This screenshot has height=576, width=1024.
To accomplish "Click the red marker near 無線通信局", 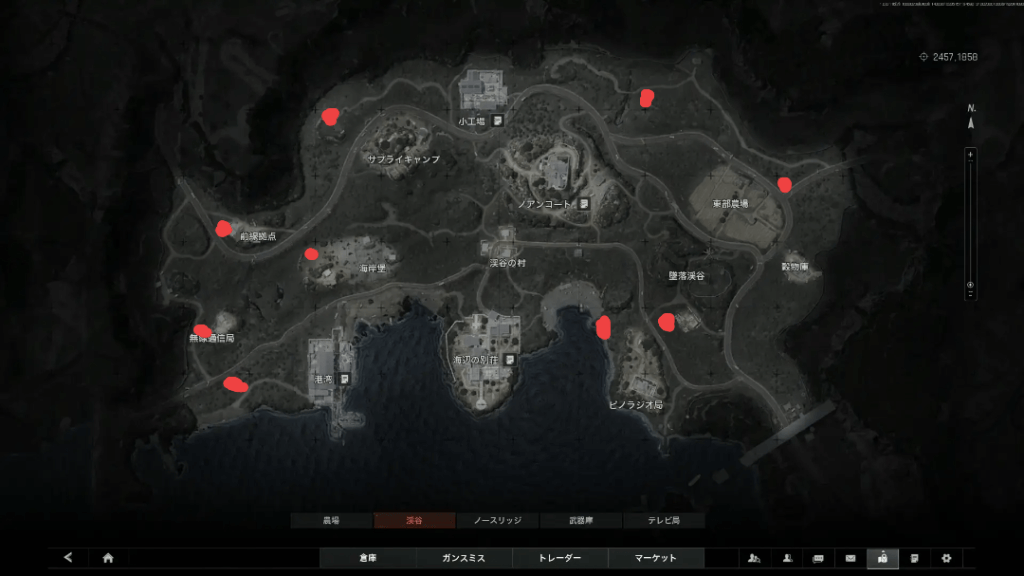I will 202,331.
